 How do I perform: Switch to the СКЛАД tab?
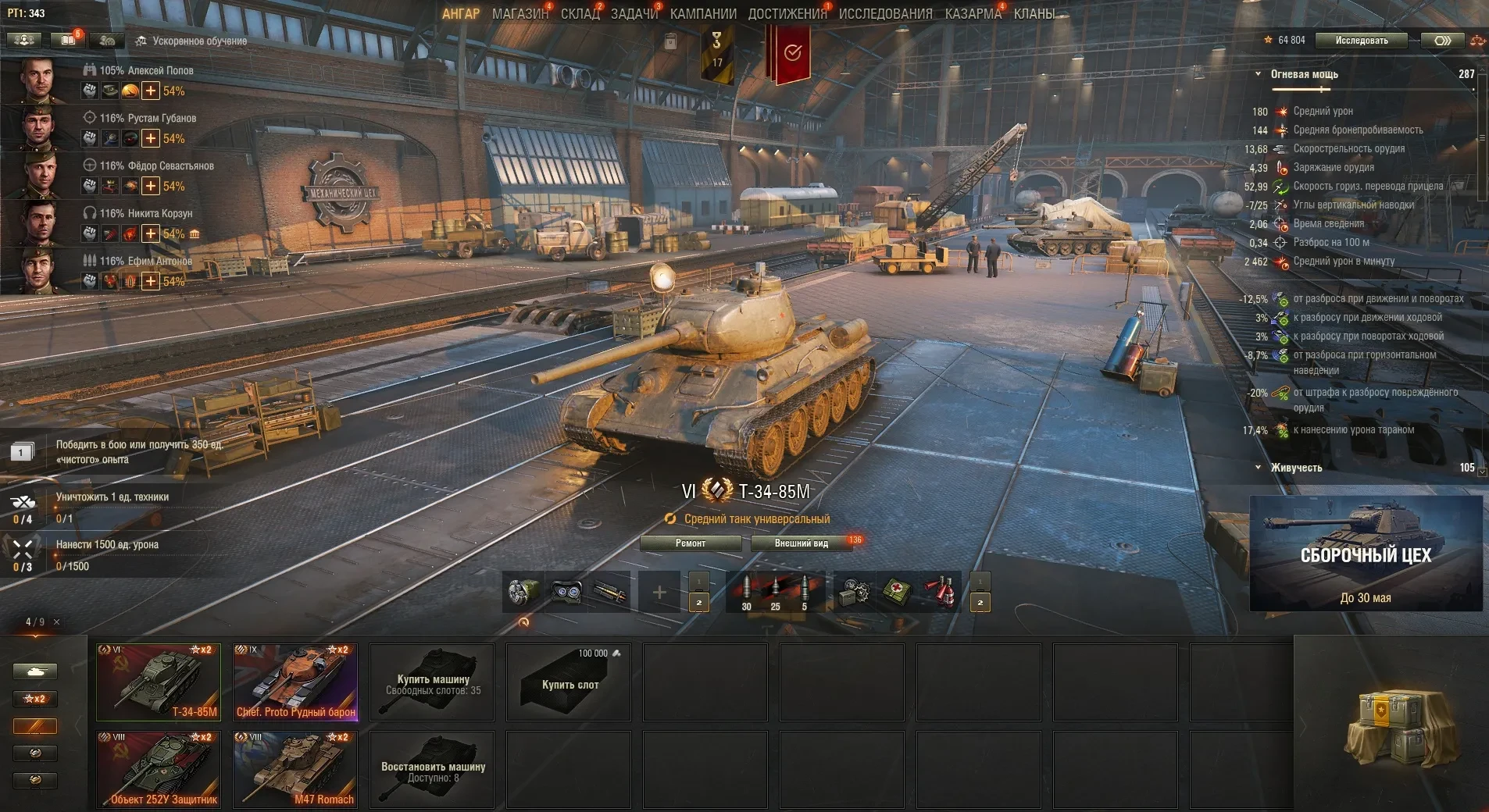[580, 14]
